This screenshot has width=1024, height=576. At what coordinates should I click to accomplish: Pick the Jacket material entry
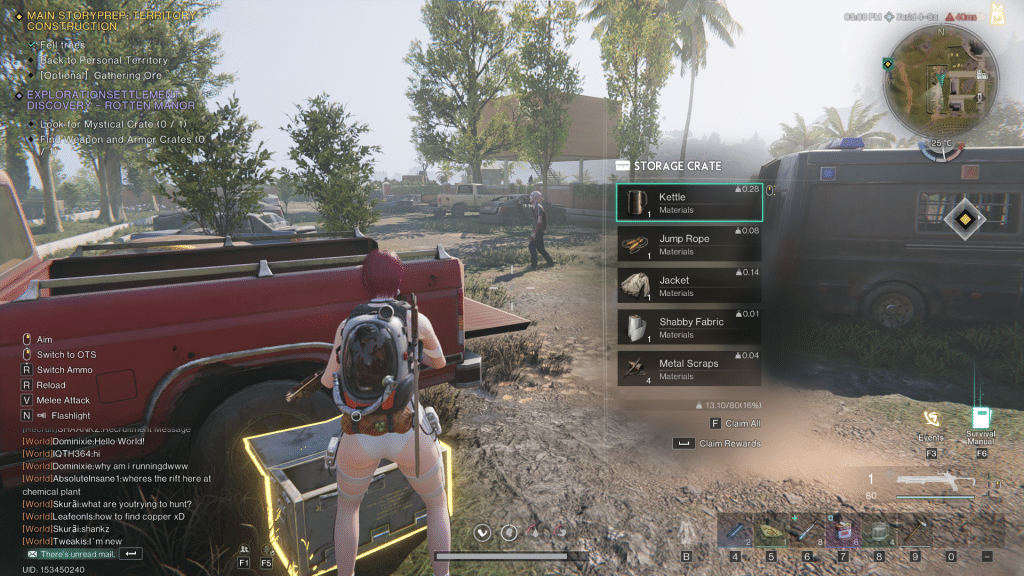pos(689,286)
